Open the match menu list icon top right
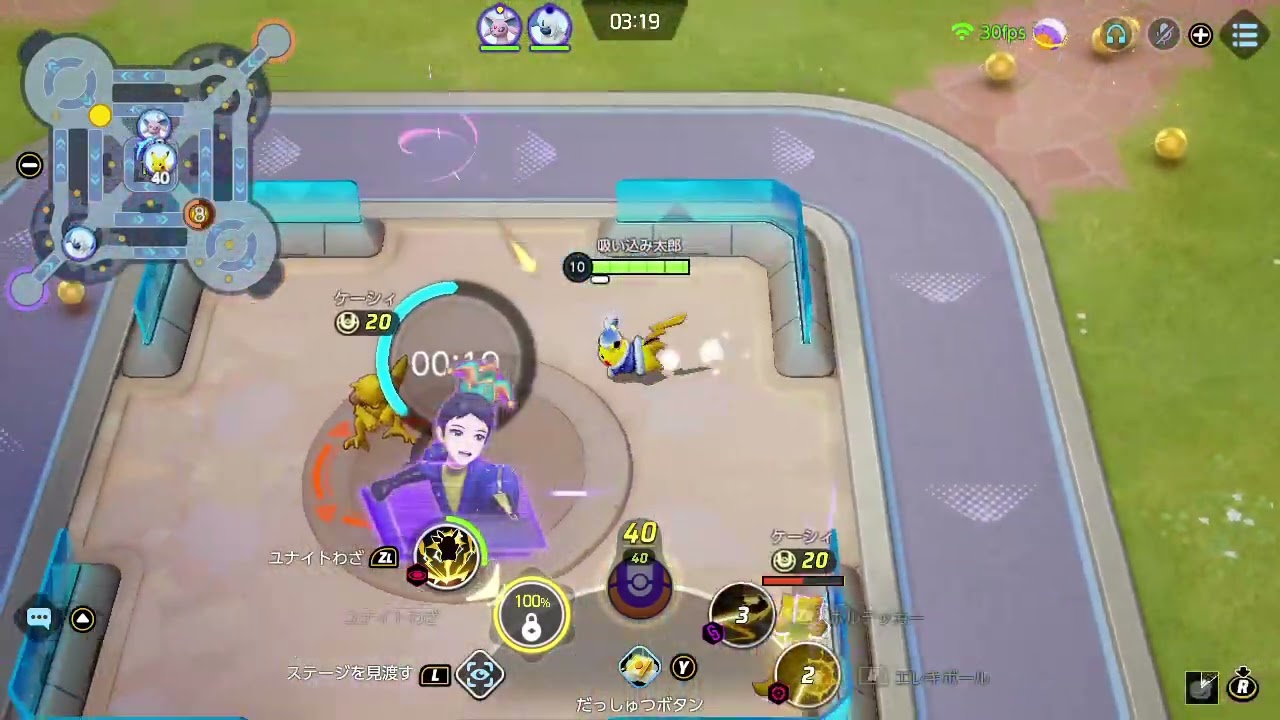The image size is (1280, 720). [1244, 35]
